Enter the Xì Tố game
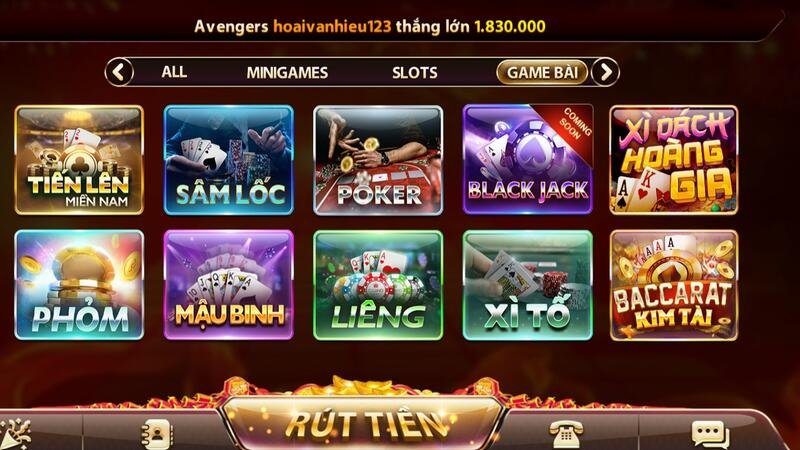This screenshot has width=800, height=450. tap(528, 285)
